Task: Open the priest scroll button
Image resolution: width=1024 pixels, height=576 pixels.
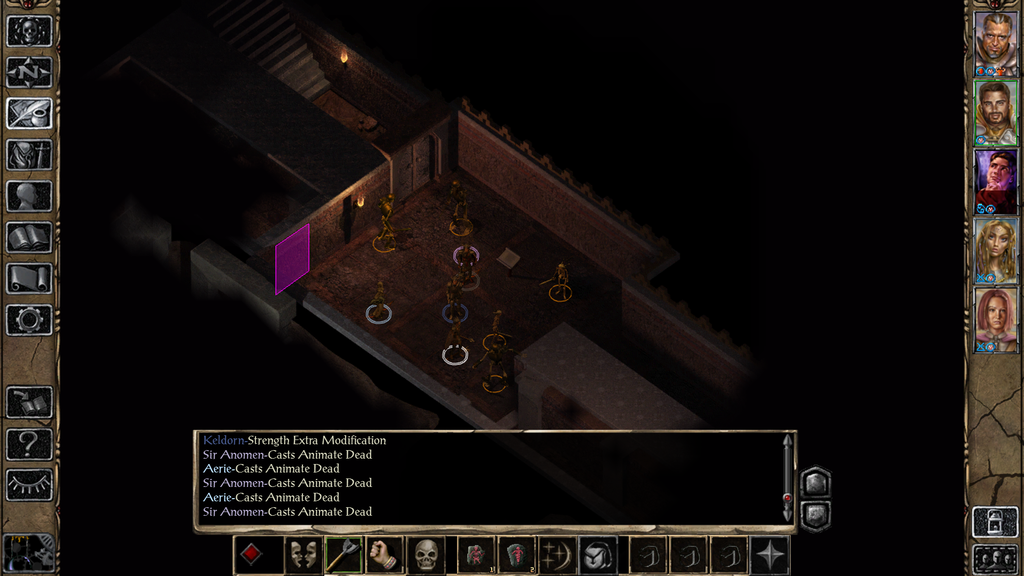Action: [29, 278]
